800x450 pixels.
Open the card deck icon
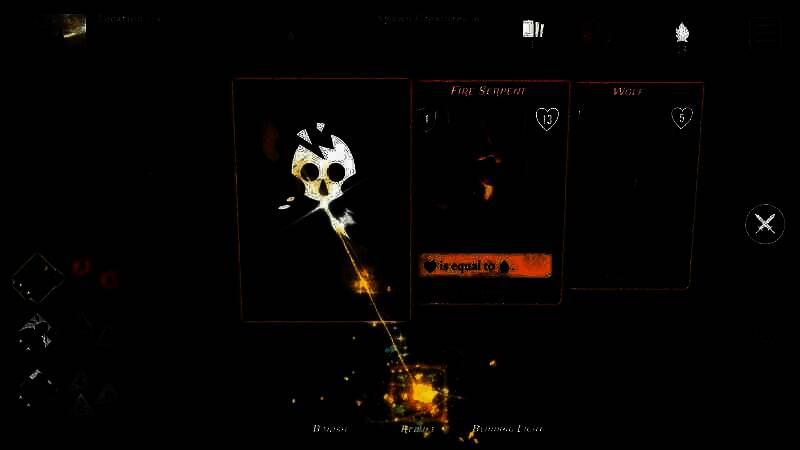pos(532,30)
